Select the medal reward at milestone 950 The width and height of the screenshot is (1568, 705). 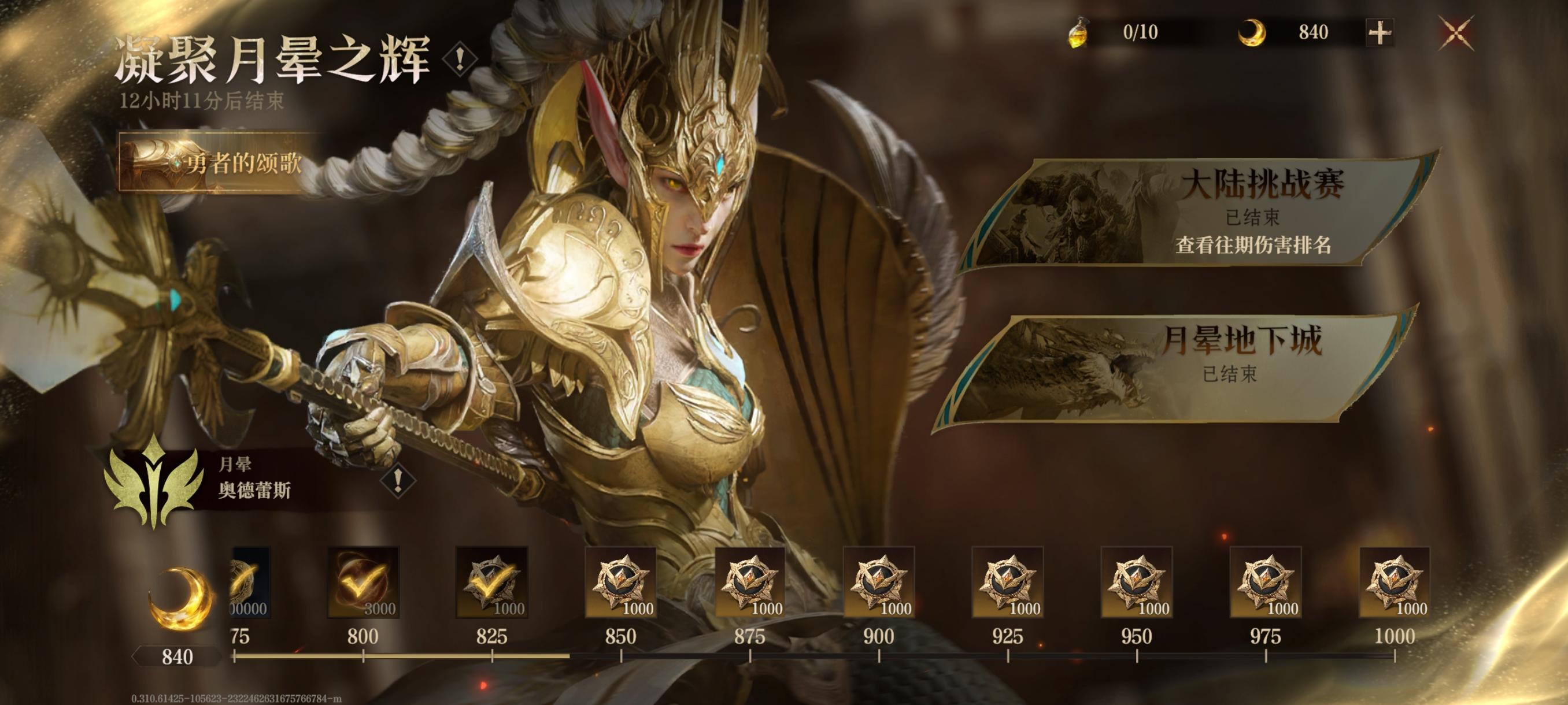tap(1137, 582)
